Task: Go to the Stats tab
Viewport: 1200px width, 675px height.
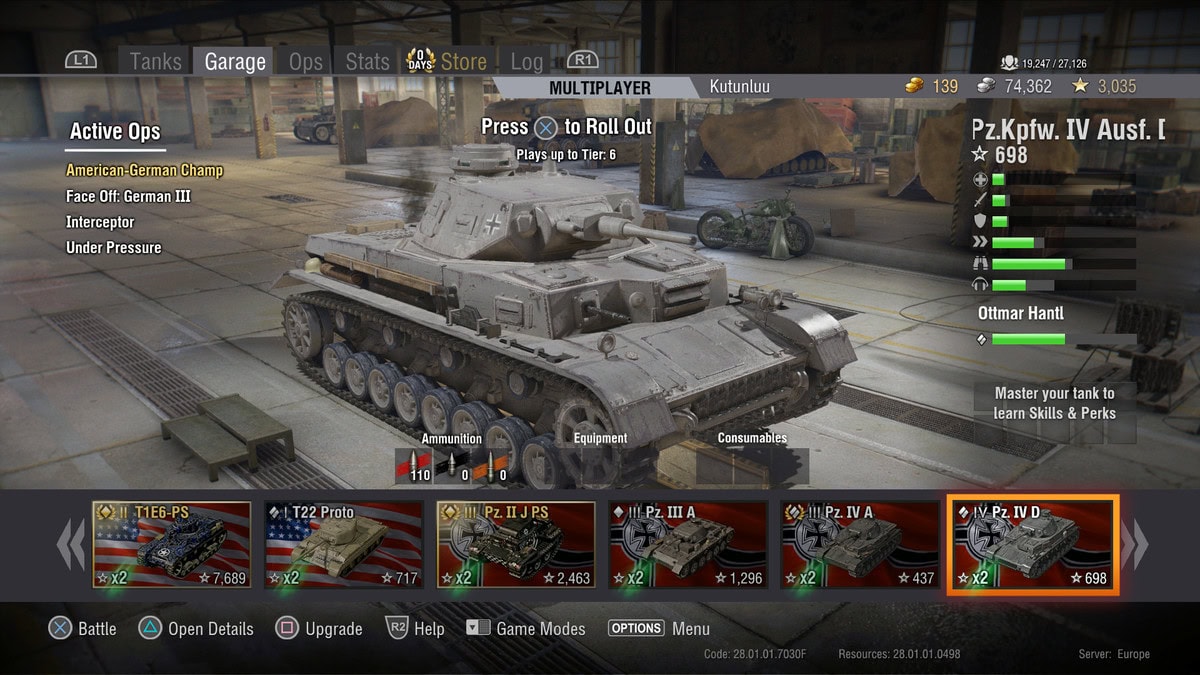Action: point(367,62)
